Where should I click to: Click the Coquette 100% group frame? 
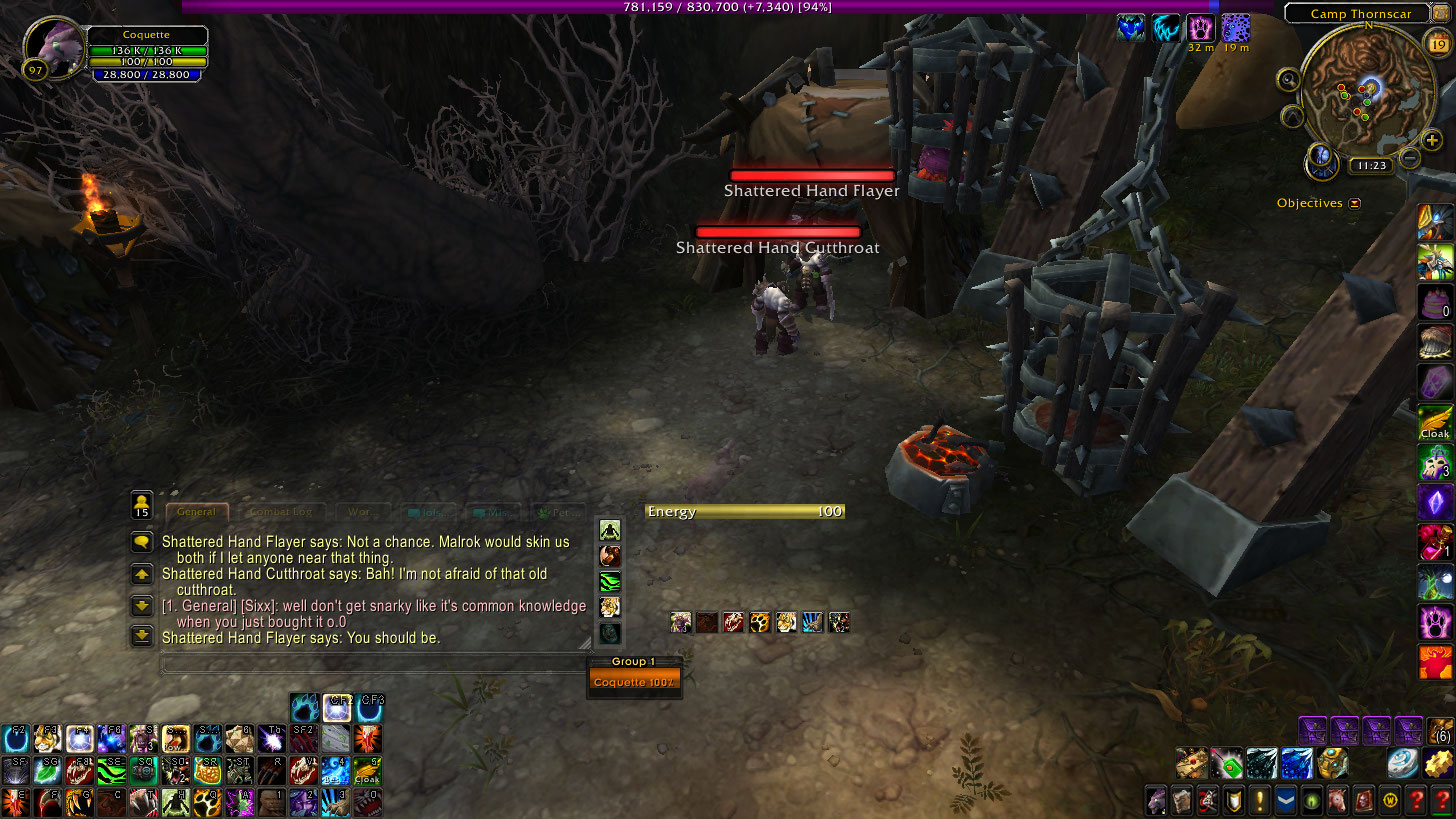(633, 682)
